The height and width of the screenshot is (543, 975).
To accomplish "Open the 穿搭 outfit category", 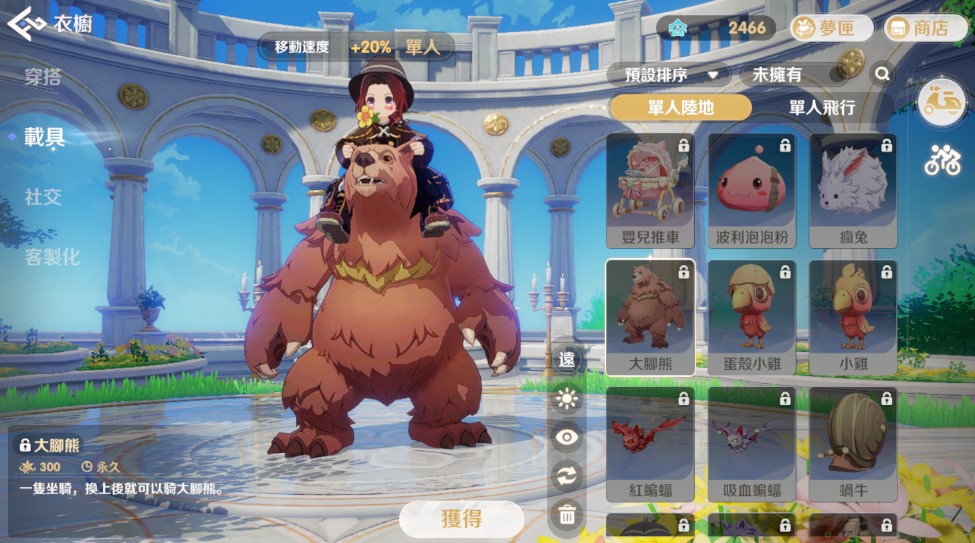I will [x=43, y=78].
